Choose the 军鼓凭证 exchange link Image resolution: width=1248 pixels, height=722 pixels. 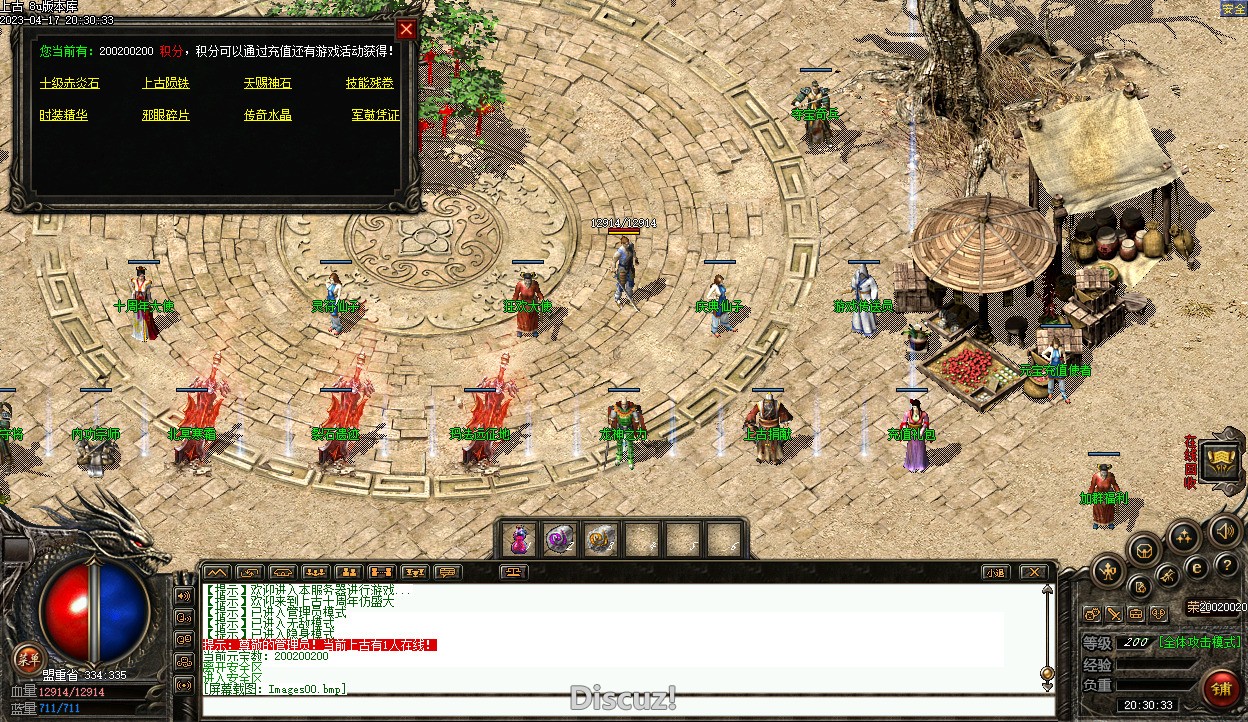(x=376, y=116)
